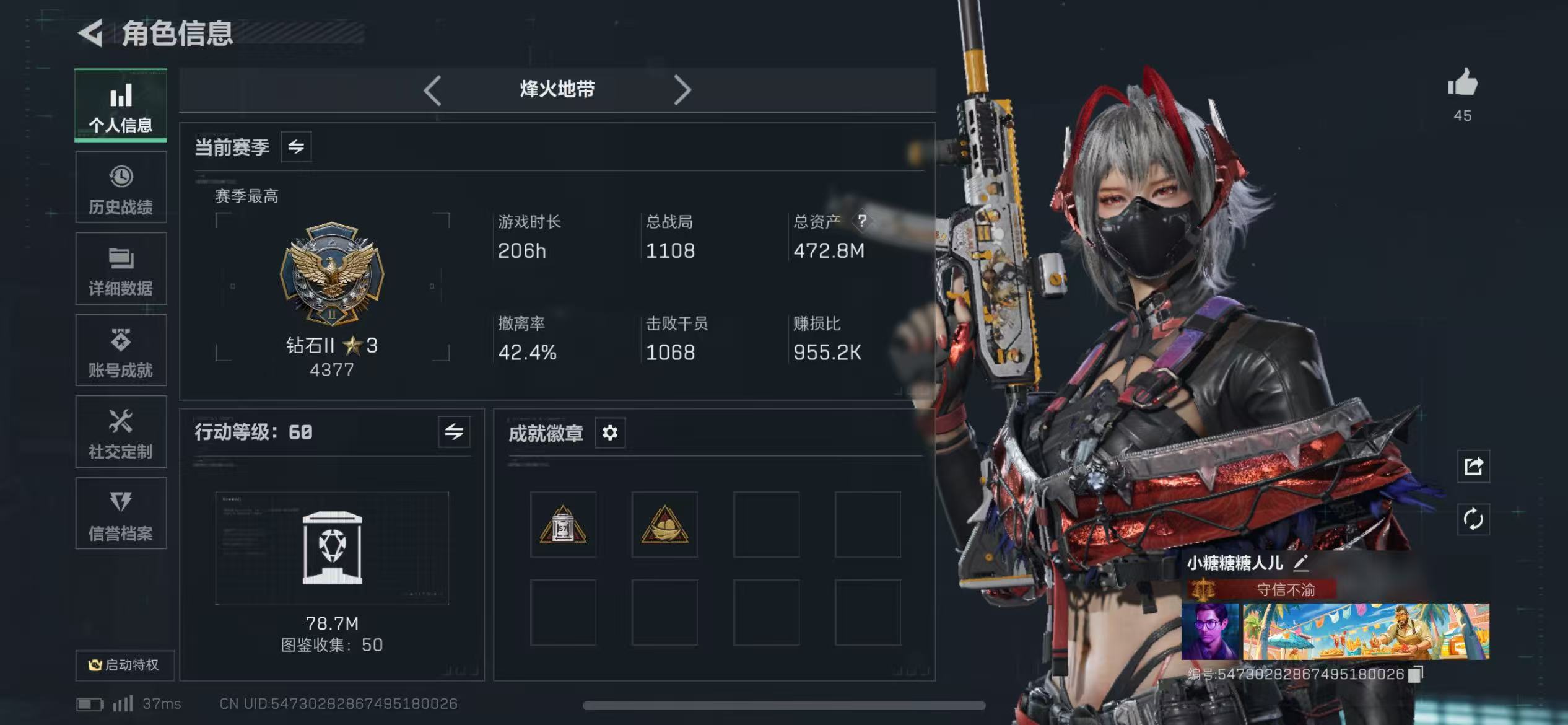Click the left arrow beside 烽火地带
Screen dimensions: 1568x725
tap(432, 90)
